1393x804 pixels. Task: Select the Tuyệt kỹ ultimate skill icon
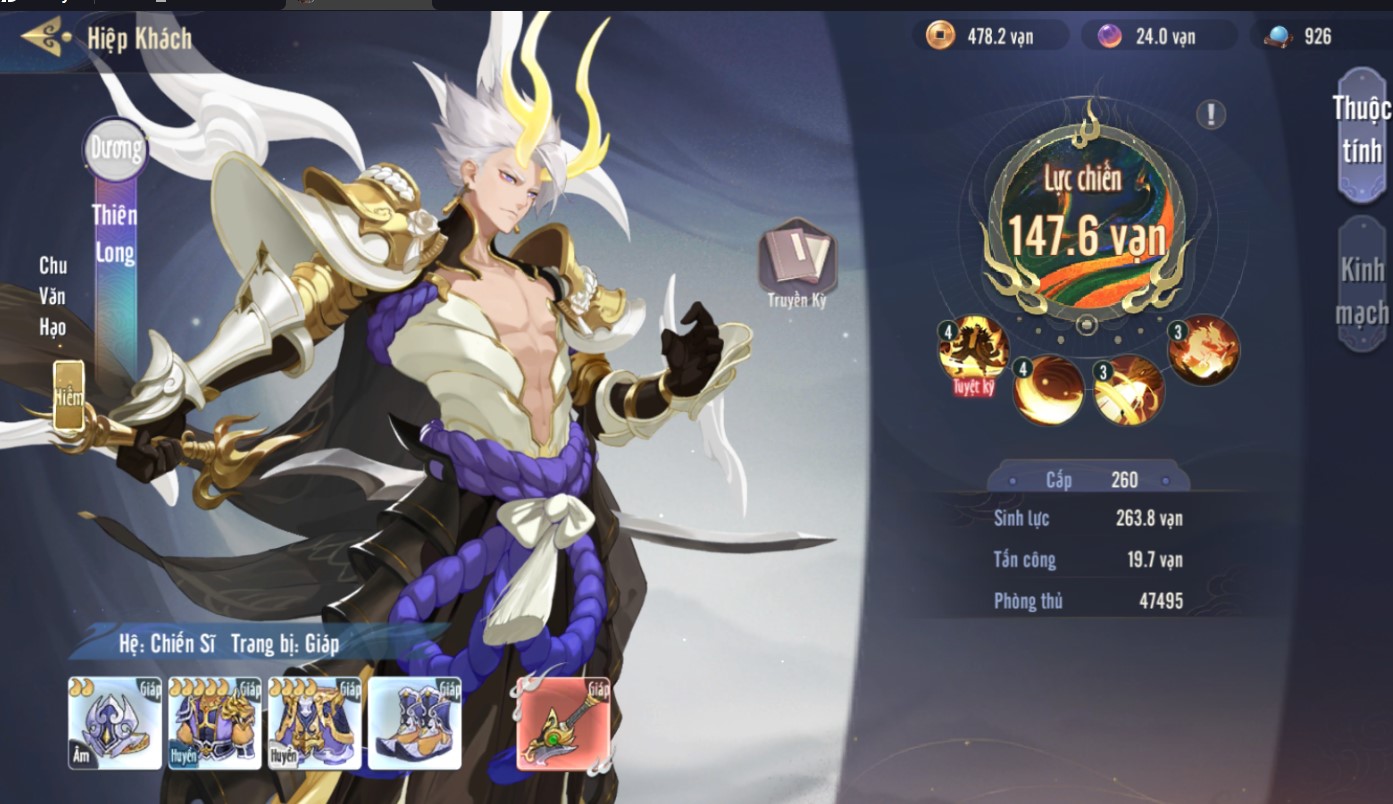tap(972, 352)
